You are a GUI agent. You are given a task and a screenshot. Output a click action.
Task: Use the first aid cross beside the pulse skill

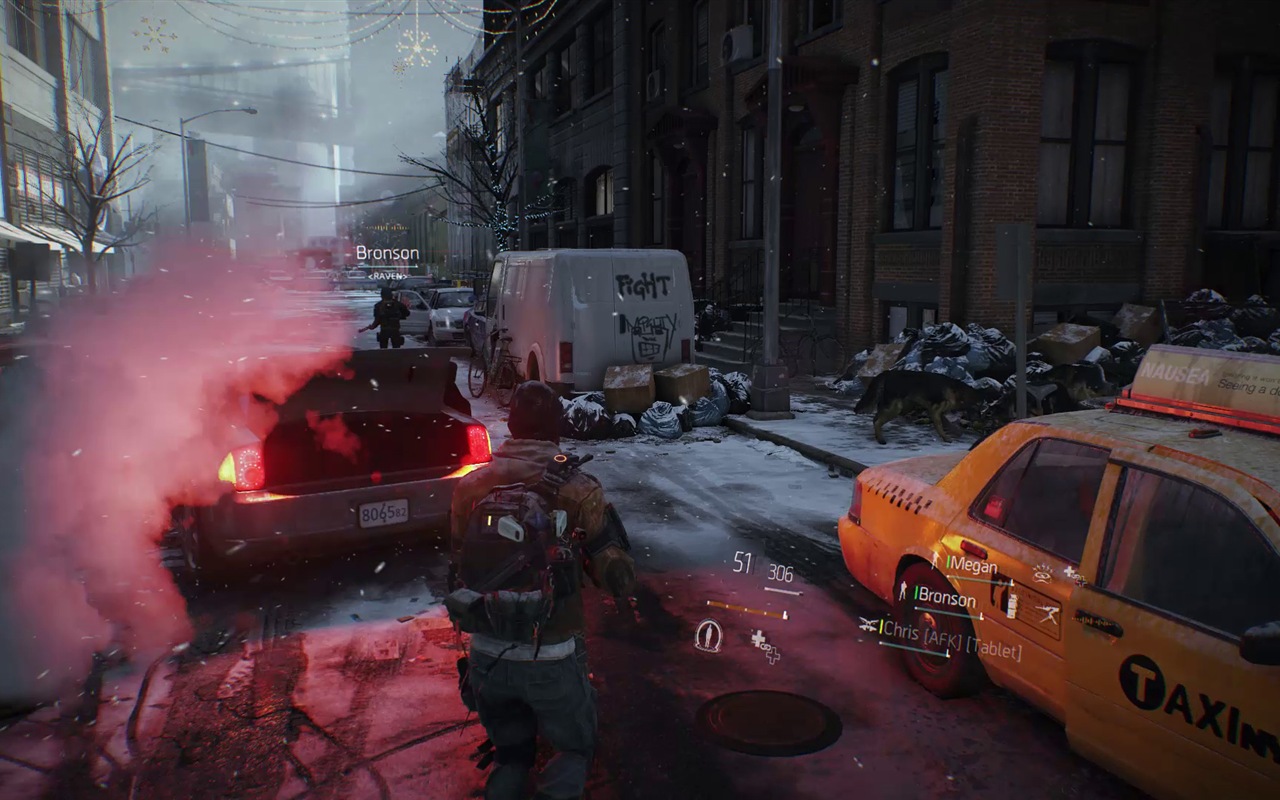click(x=764, y=645)
